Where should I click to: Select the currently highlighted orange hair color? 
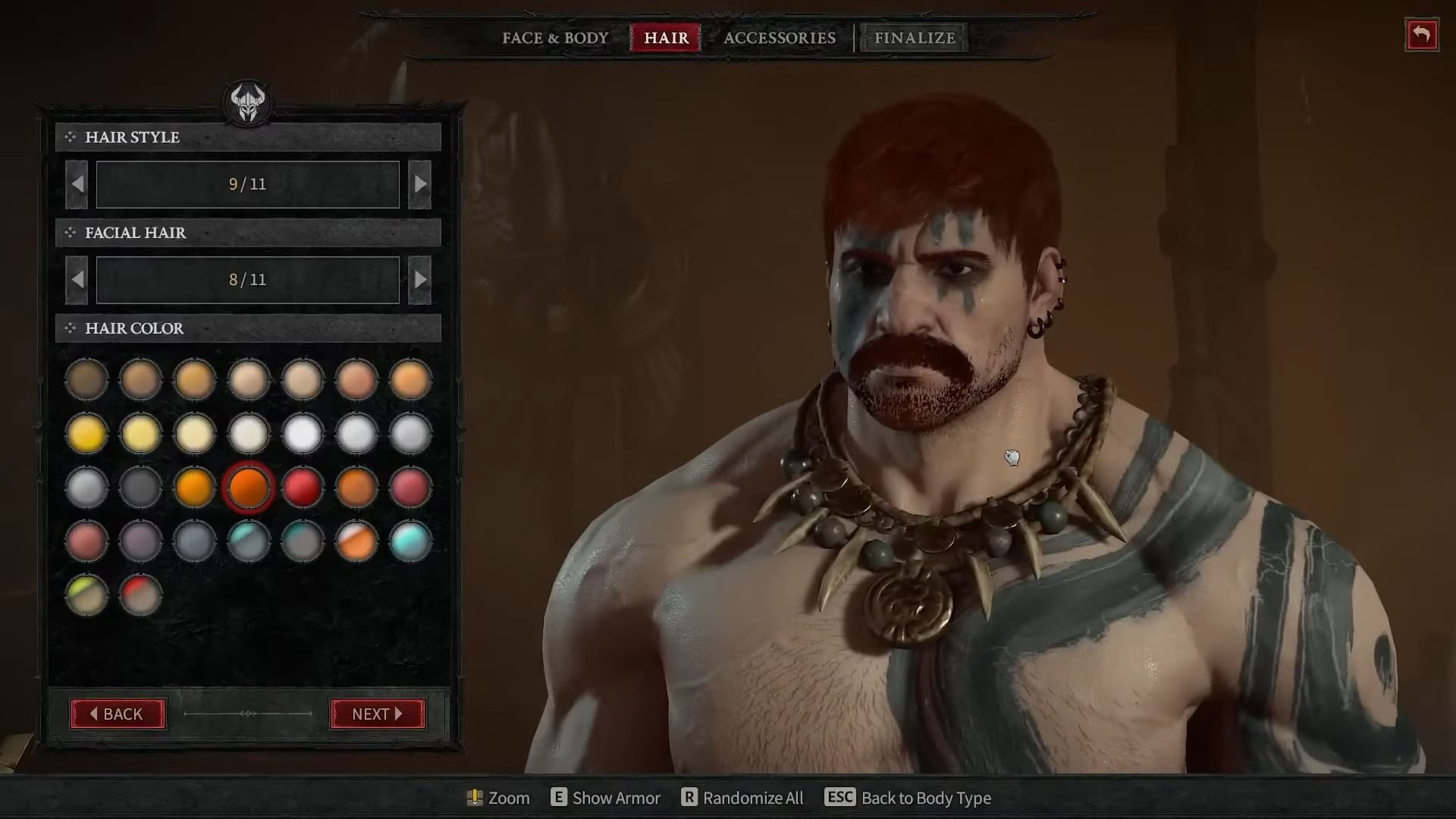(248, 487)
